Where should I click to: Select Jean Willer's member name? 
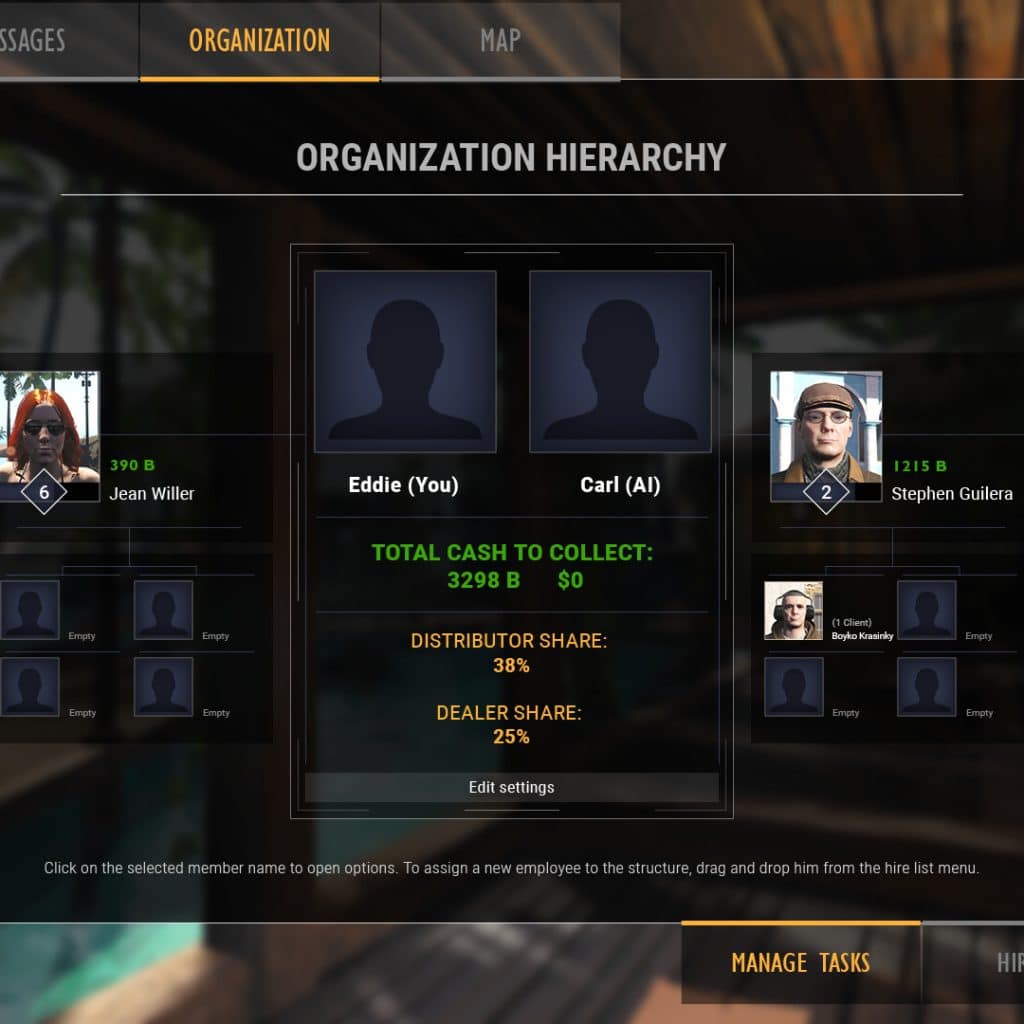coord(152,493)
